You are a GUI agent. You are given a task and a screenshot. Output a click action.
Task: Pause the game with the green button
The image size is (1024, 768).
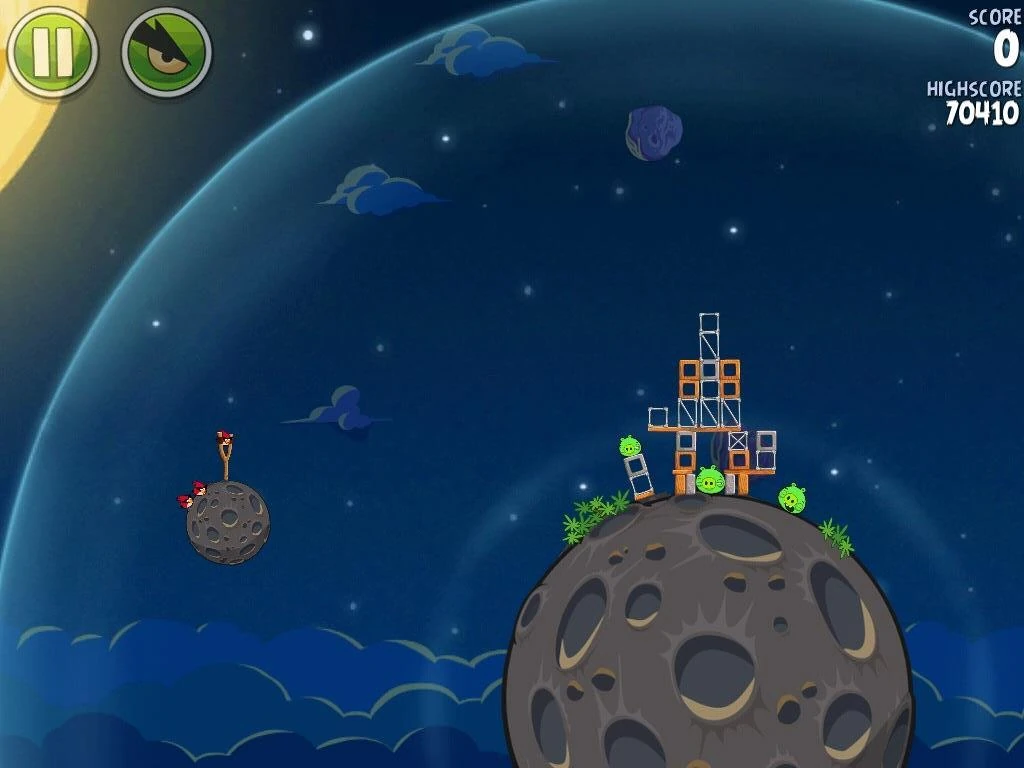tap(52, 52)
